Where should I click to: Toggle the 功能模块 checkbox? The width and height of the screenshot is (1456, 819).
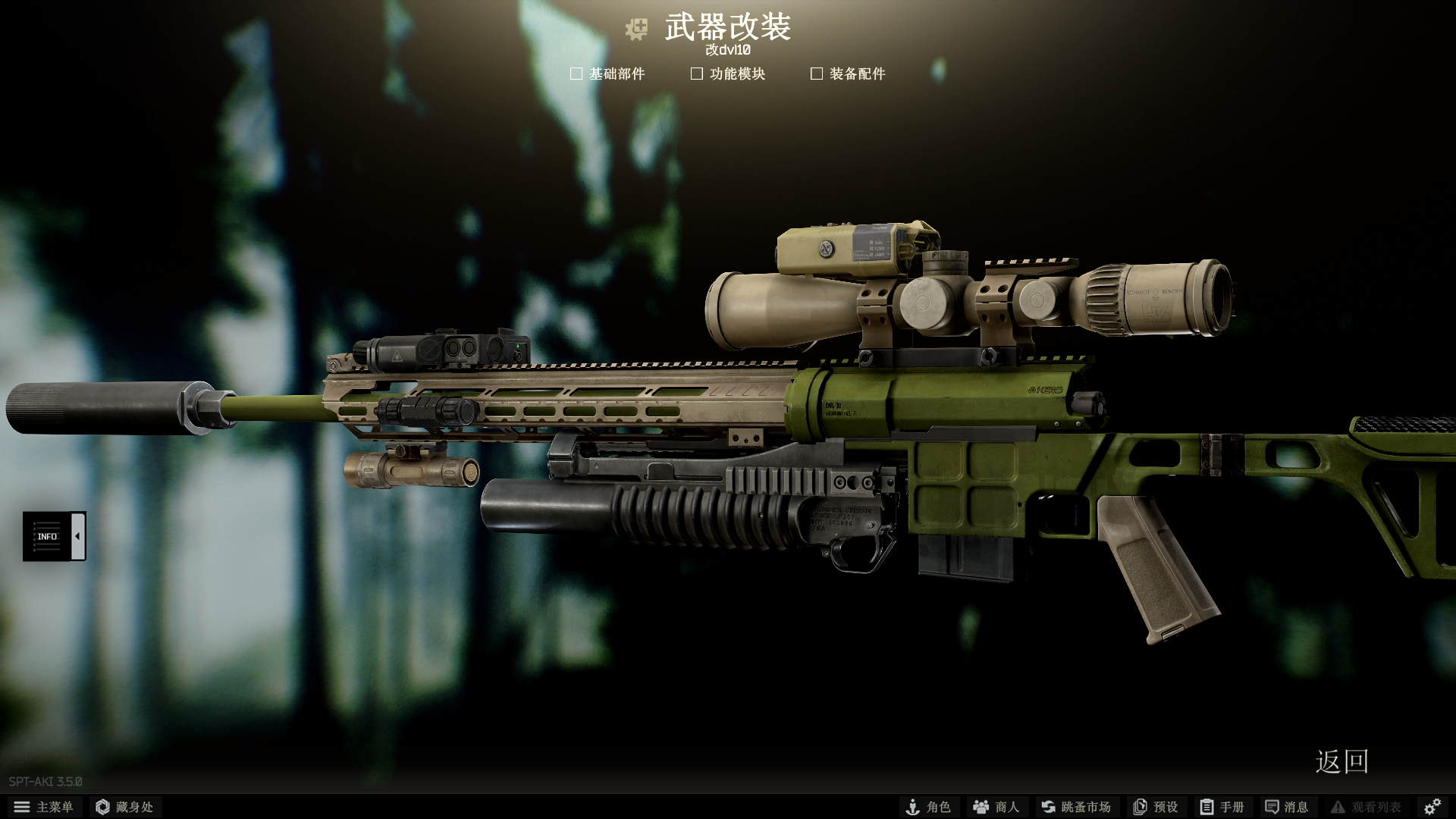[697, 74]
